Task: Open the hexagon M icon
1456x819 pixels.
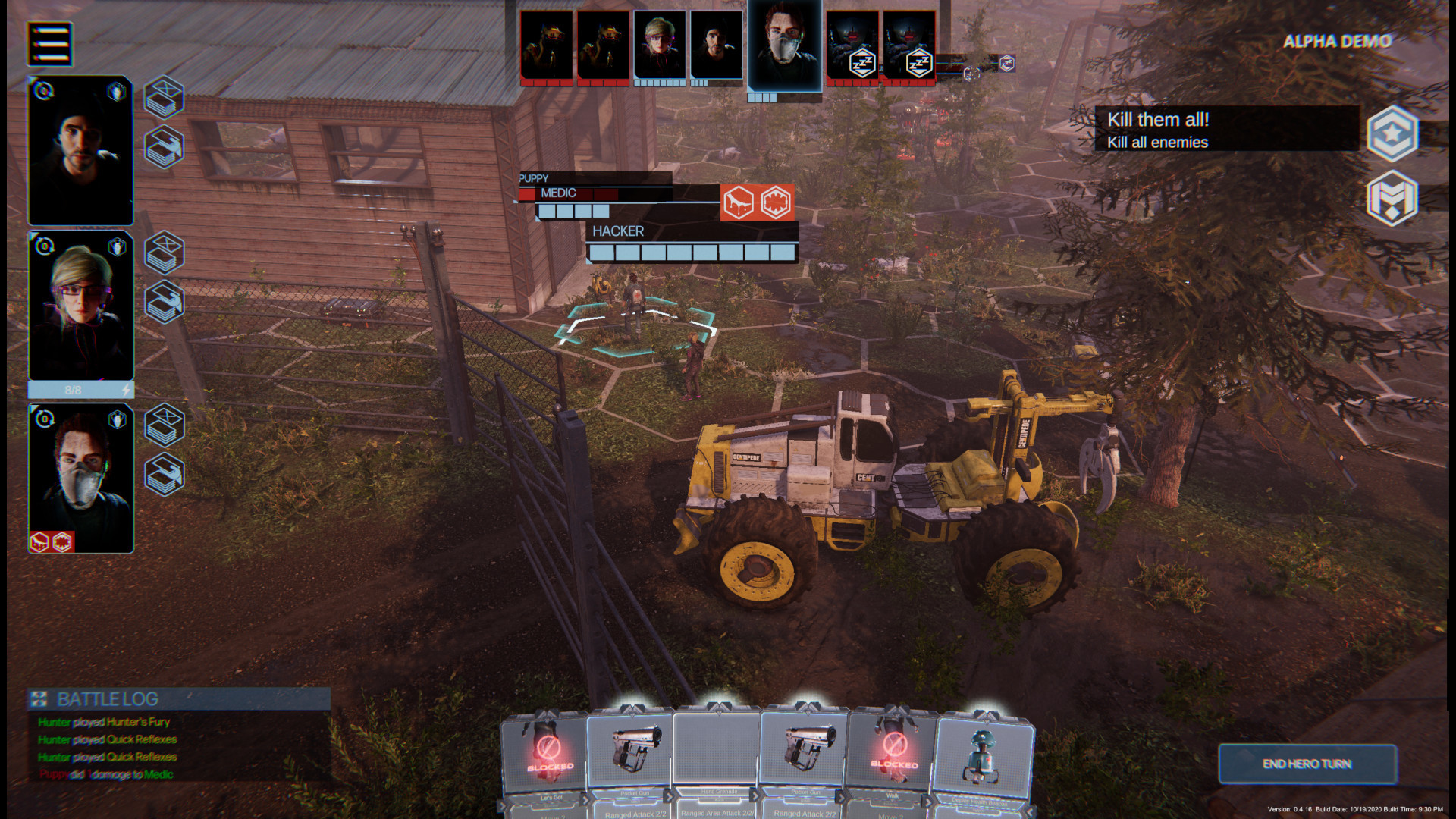Action: pyautogui.click(x=1392, y=198)
